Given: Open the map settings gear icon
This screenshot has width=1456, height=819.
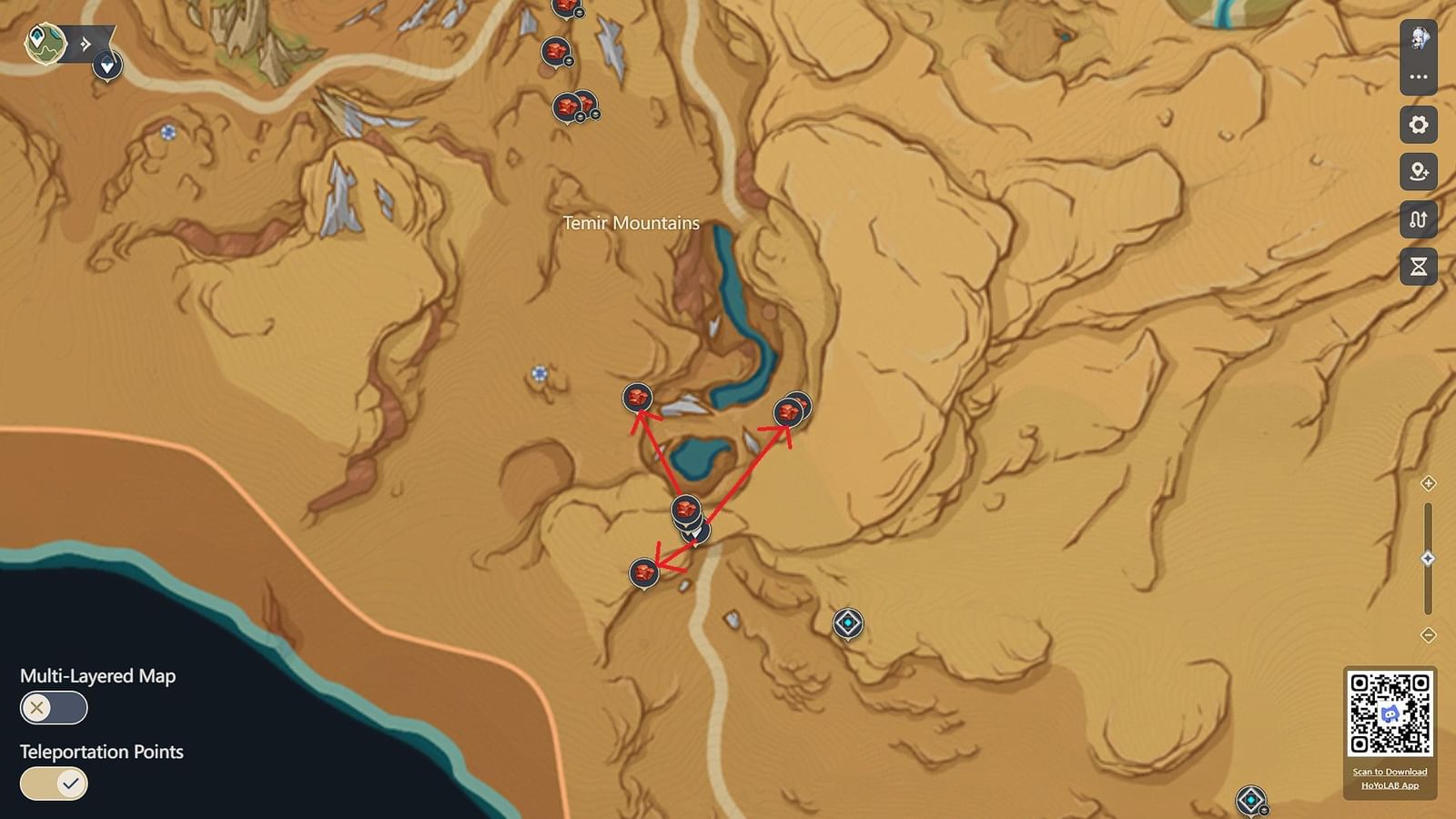Looking at the screenshot, I should pyautogui.click(x=1417, y=125).
